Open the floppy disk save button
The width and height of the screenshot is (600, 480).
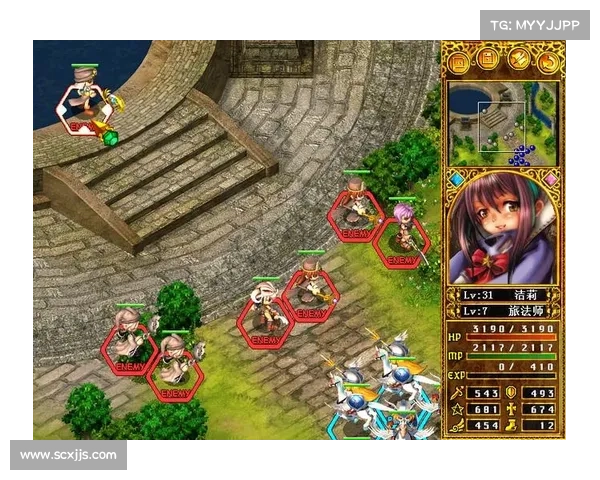(488, 62)
